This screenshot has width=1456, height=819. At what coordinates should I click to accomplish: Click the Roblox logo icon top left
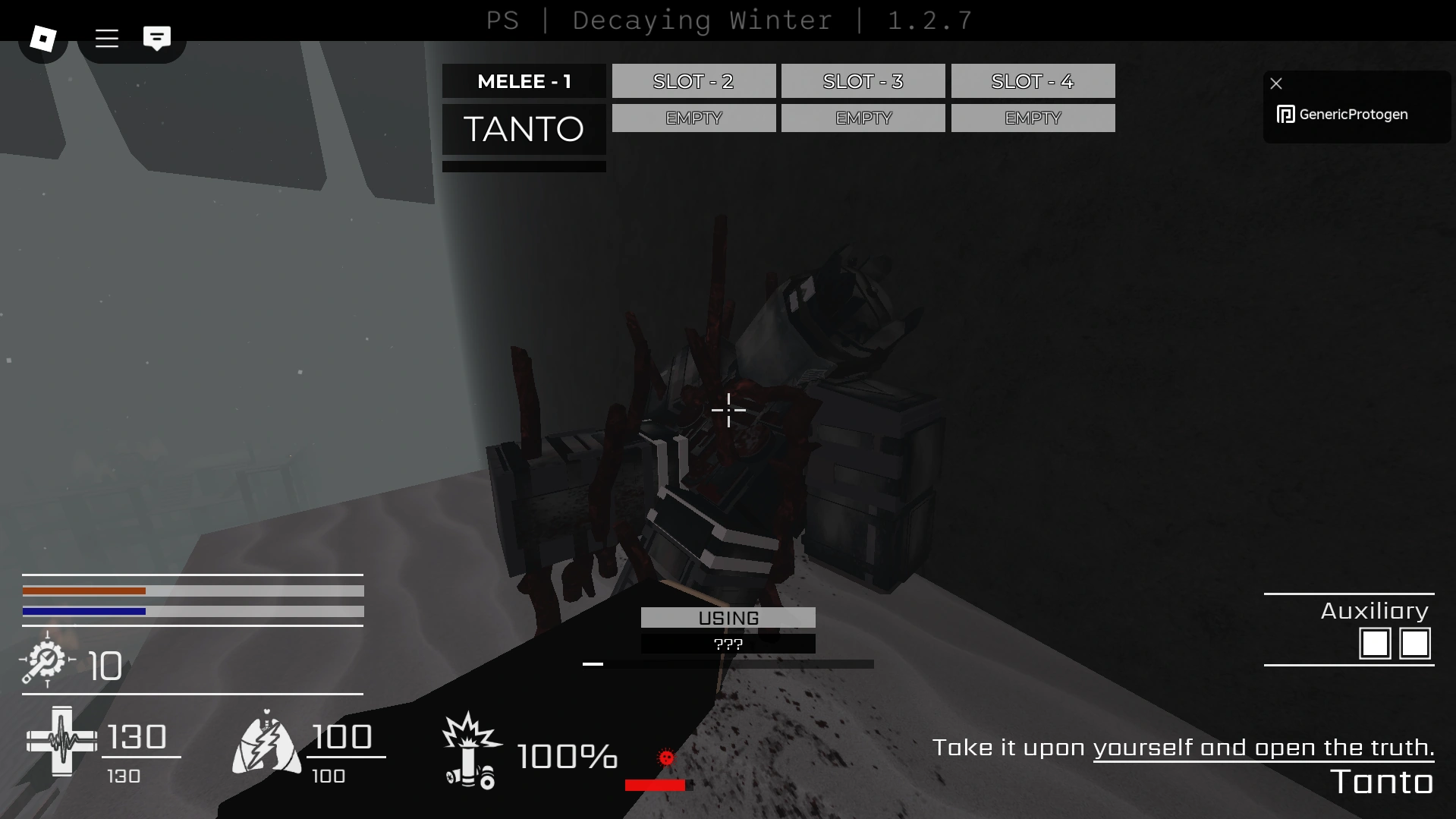click(42, 36)
